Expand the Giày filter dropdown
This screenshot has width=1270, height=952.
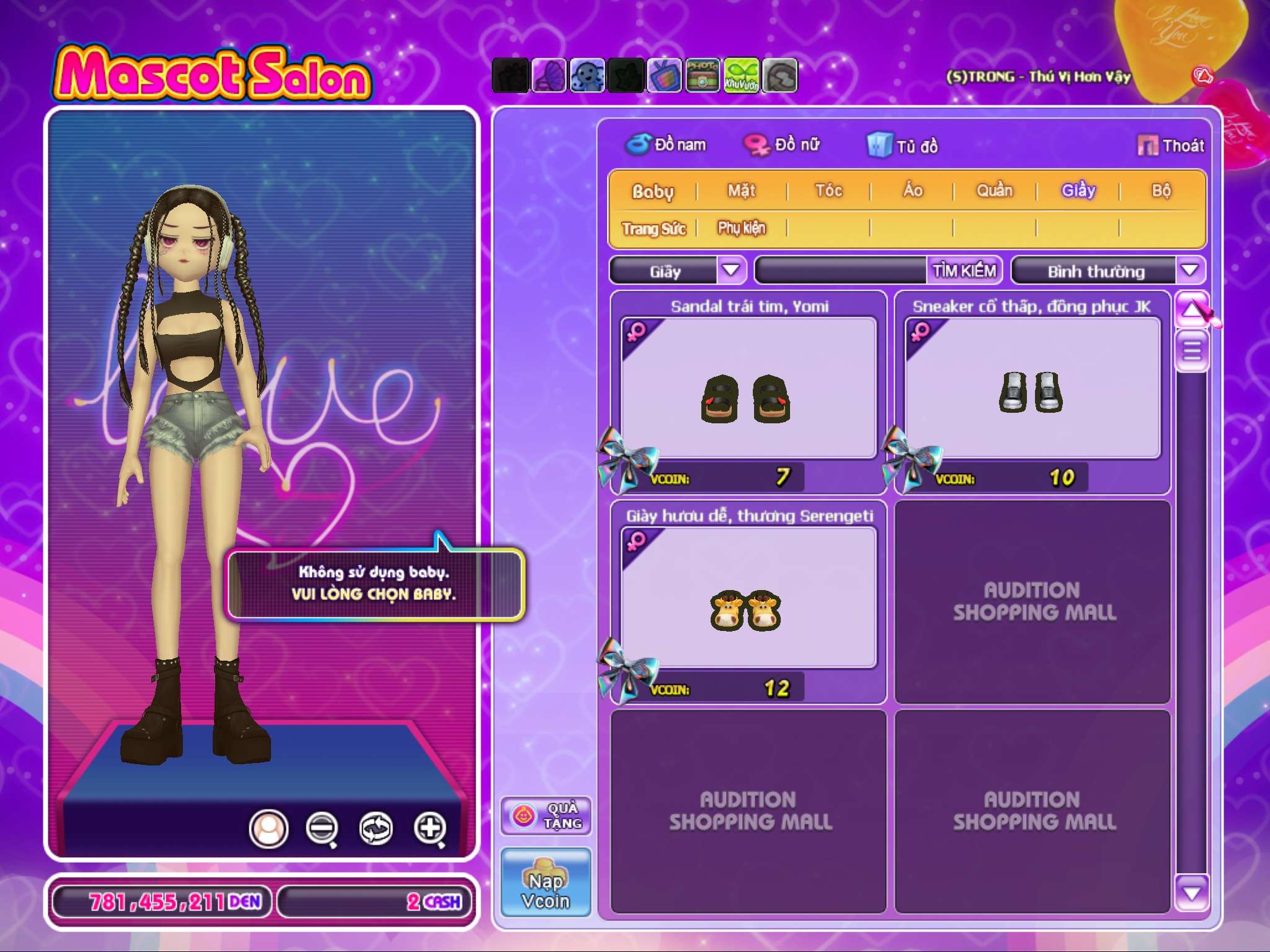click(x=731, y=271)
